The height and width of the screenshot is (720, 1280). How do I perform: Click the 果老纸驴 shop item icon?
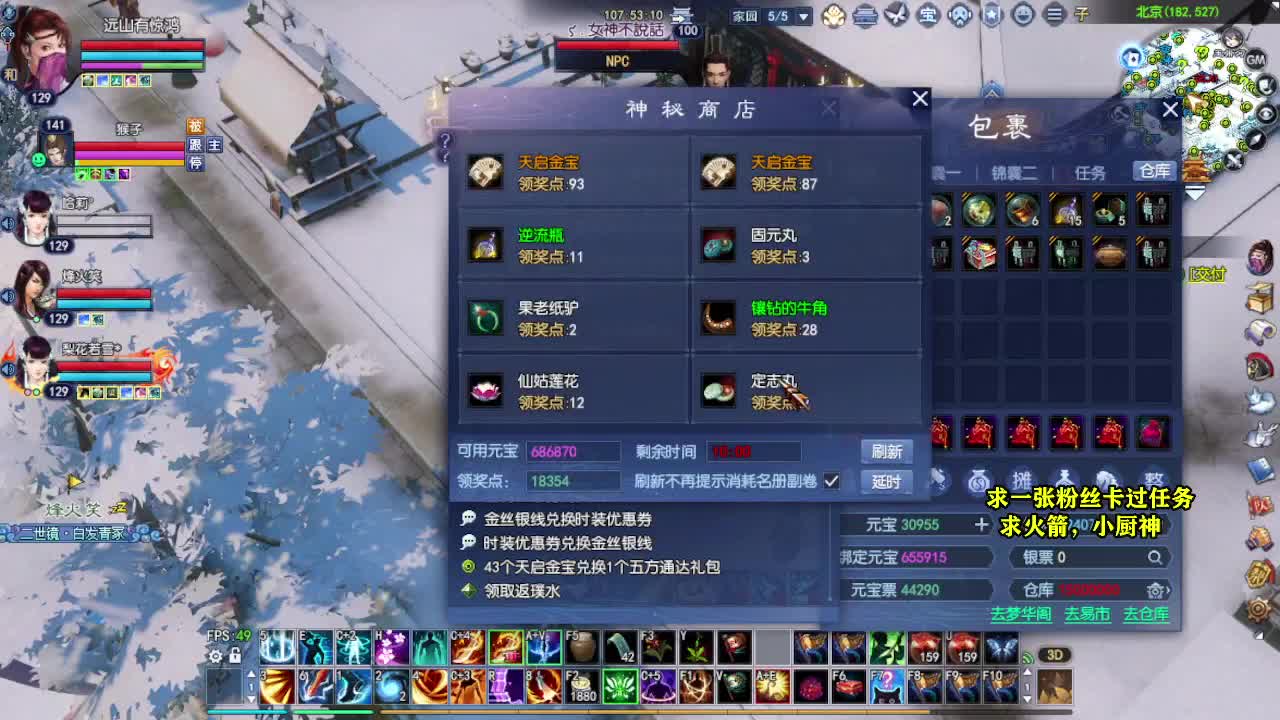tap(486, 316)
